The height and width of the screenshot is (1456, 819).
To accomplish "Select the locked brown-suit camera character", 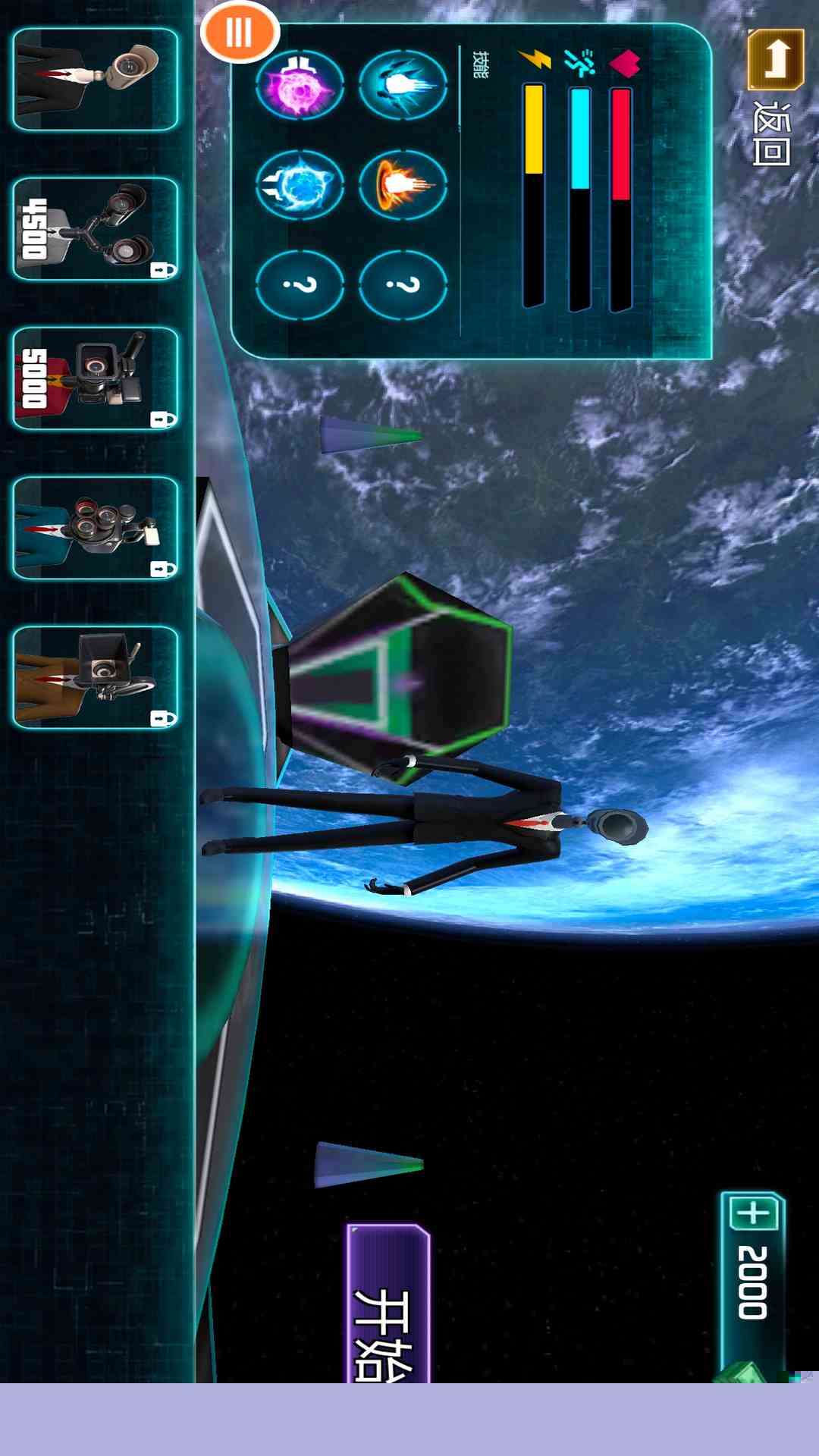I will pos(96,677).
